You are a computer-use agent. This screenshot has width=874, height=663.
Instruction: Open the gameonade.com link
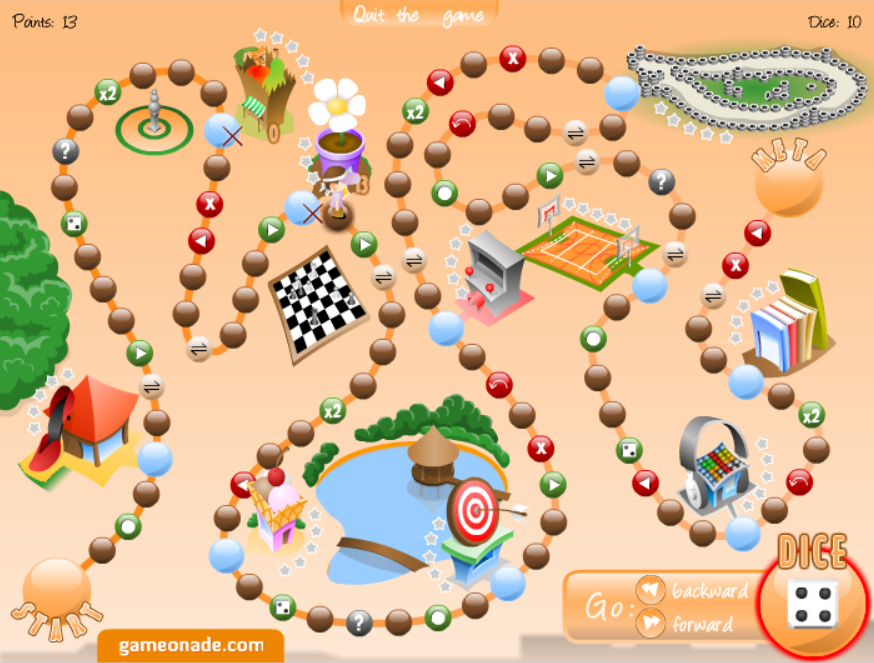(x=191, y=645)
